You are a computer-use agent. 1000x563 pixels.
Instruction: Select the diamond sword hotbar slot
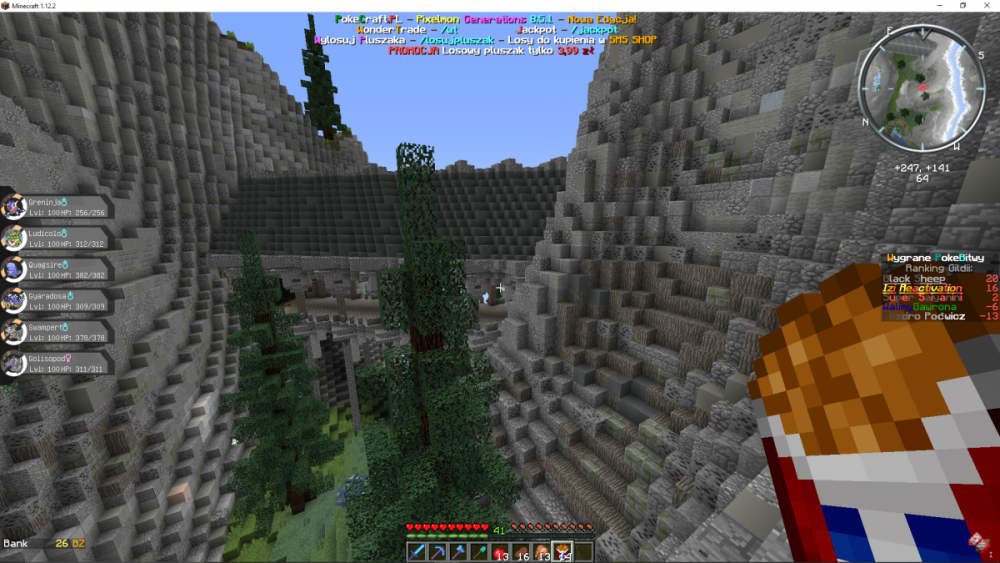[x=417, y=551]
